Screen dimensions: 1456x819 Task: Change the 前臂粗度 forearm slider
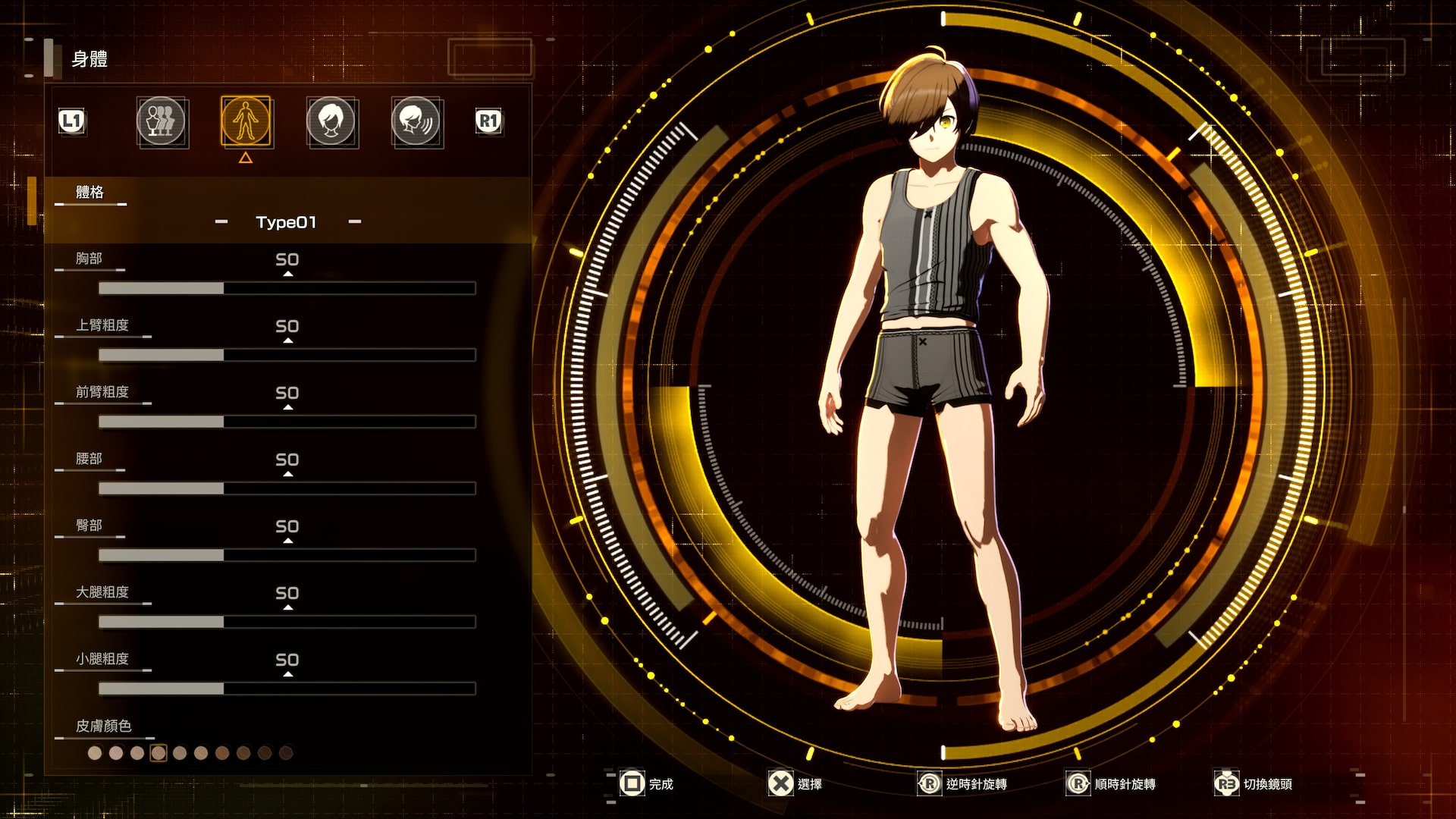[x=287, y=422]
